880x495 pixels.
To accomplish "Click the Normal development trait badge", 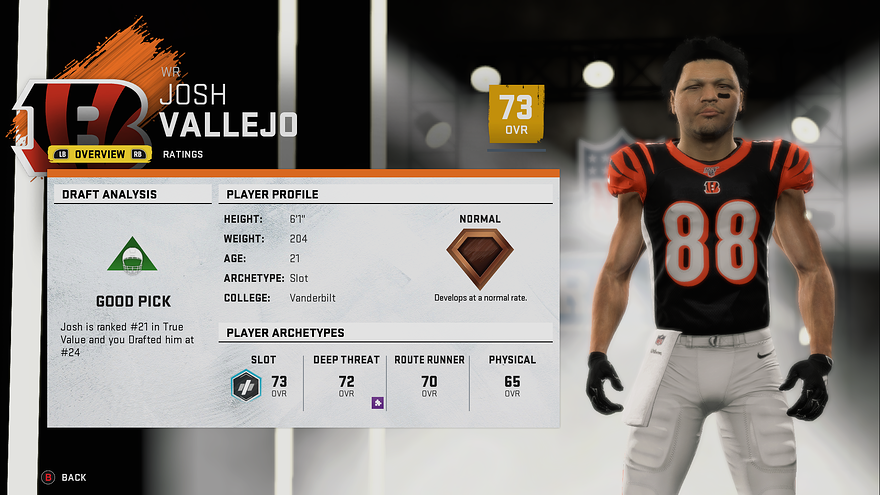I will coord(480,258).
